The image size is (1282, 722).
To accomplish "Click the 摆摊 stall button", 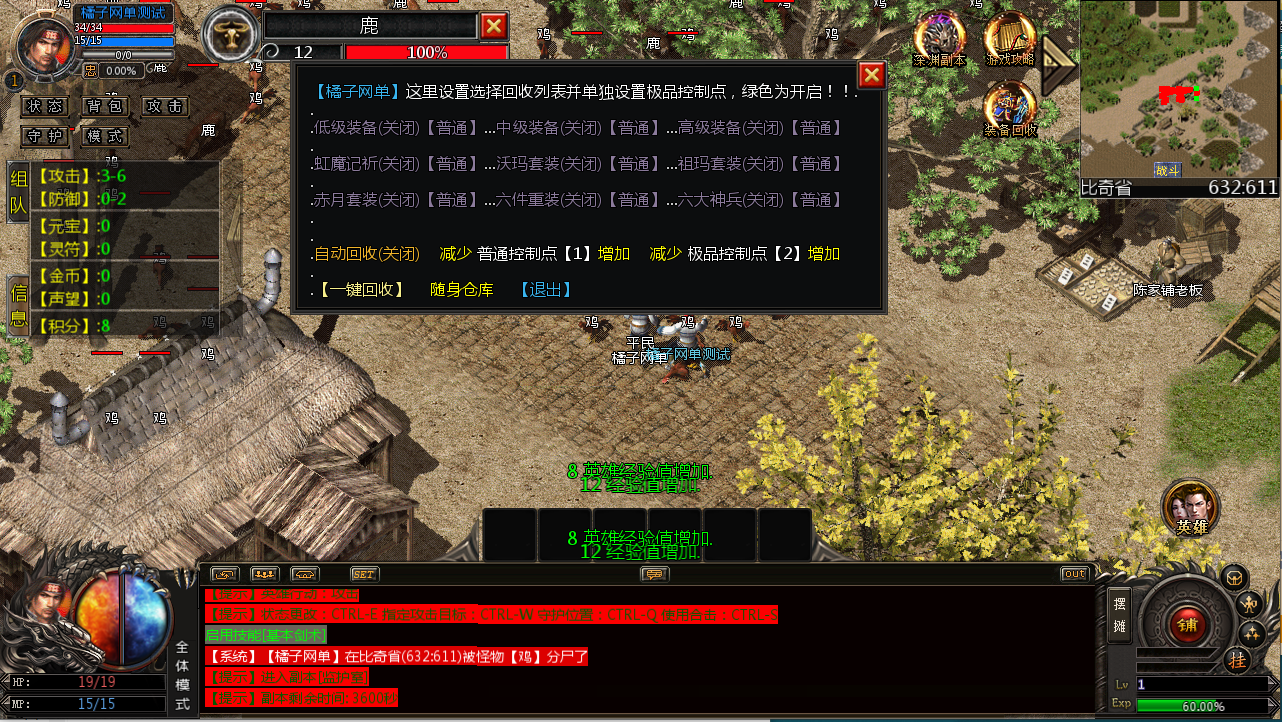I will point(1119,617).
